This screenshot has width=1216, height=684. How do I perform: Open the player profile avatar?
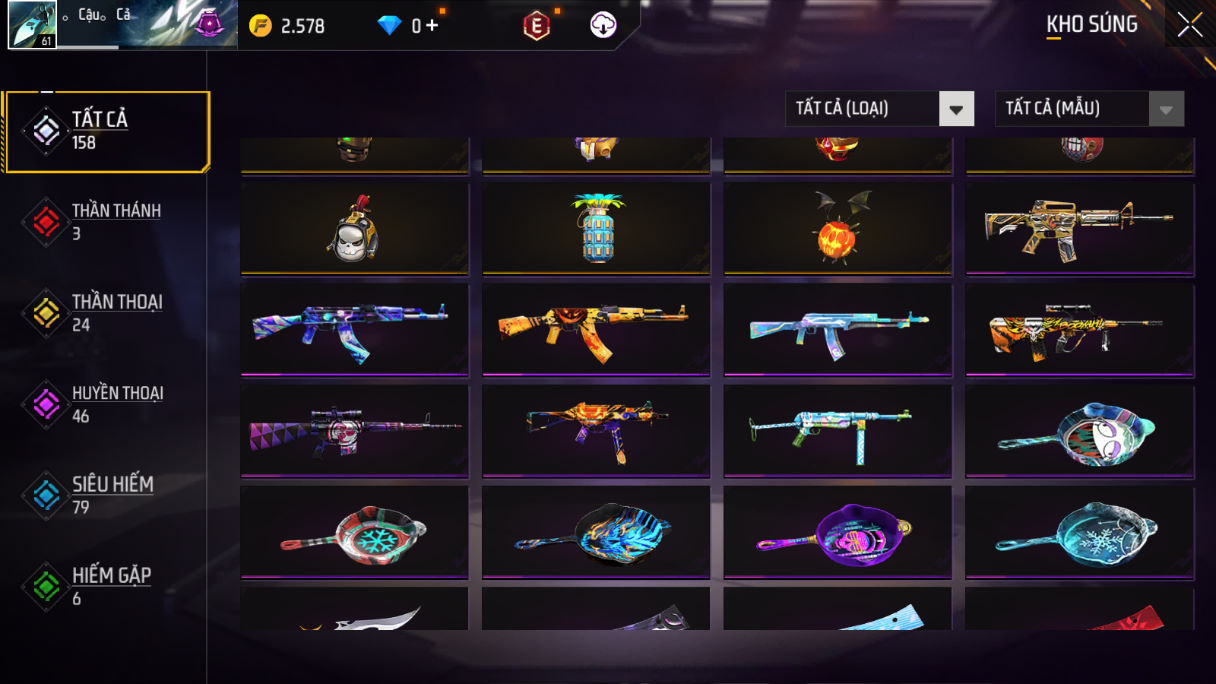tap(32, 25)
